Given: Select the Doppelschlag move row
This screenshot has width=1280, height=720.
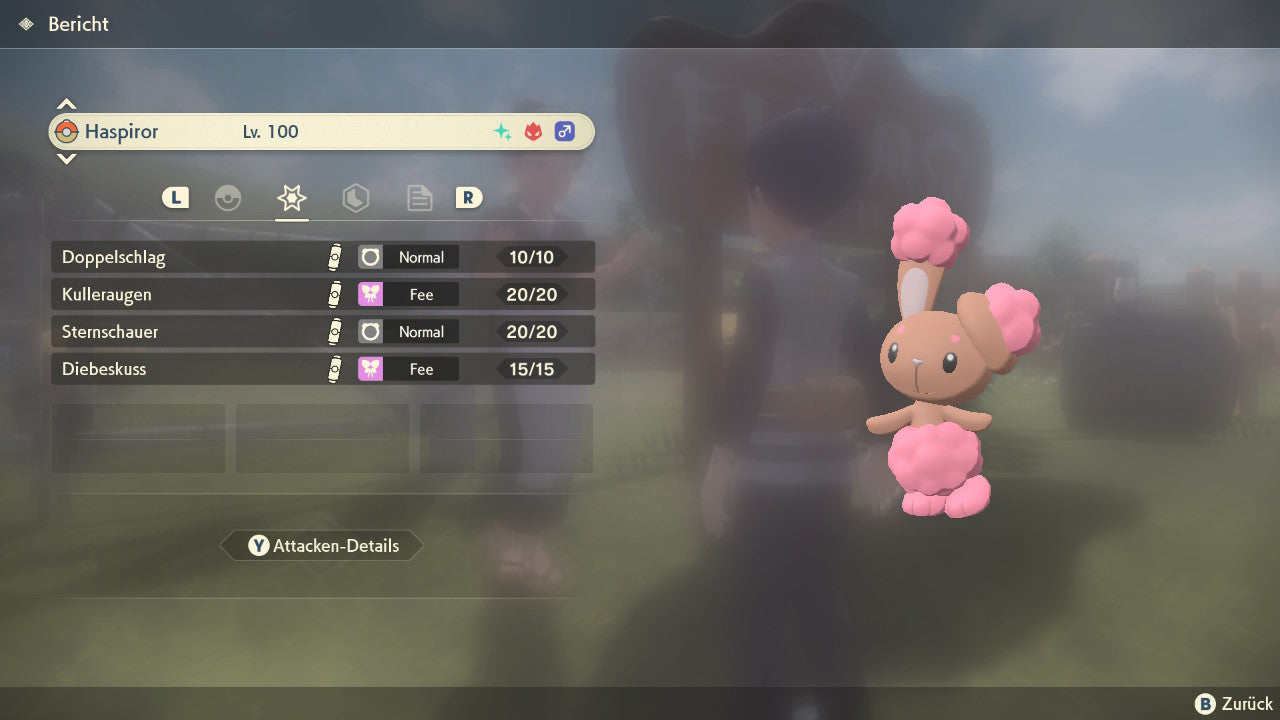Looking at the screenshot, I should (x=322, y=257).
